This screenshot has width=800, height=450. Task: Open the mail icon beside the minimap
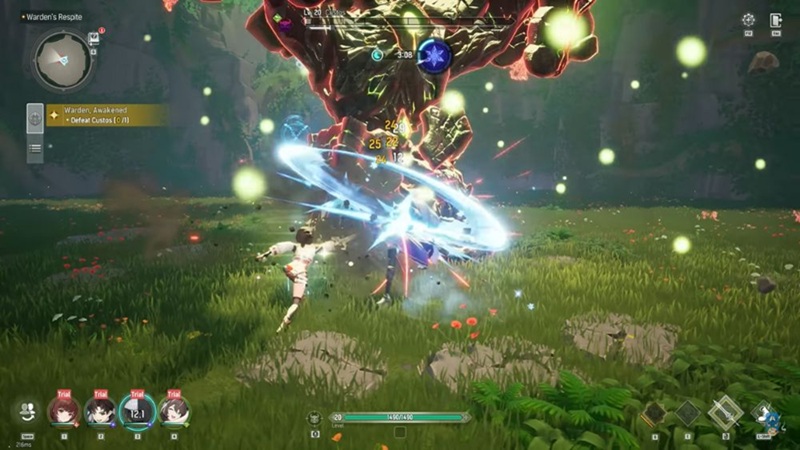pos(94,39)
